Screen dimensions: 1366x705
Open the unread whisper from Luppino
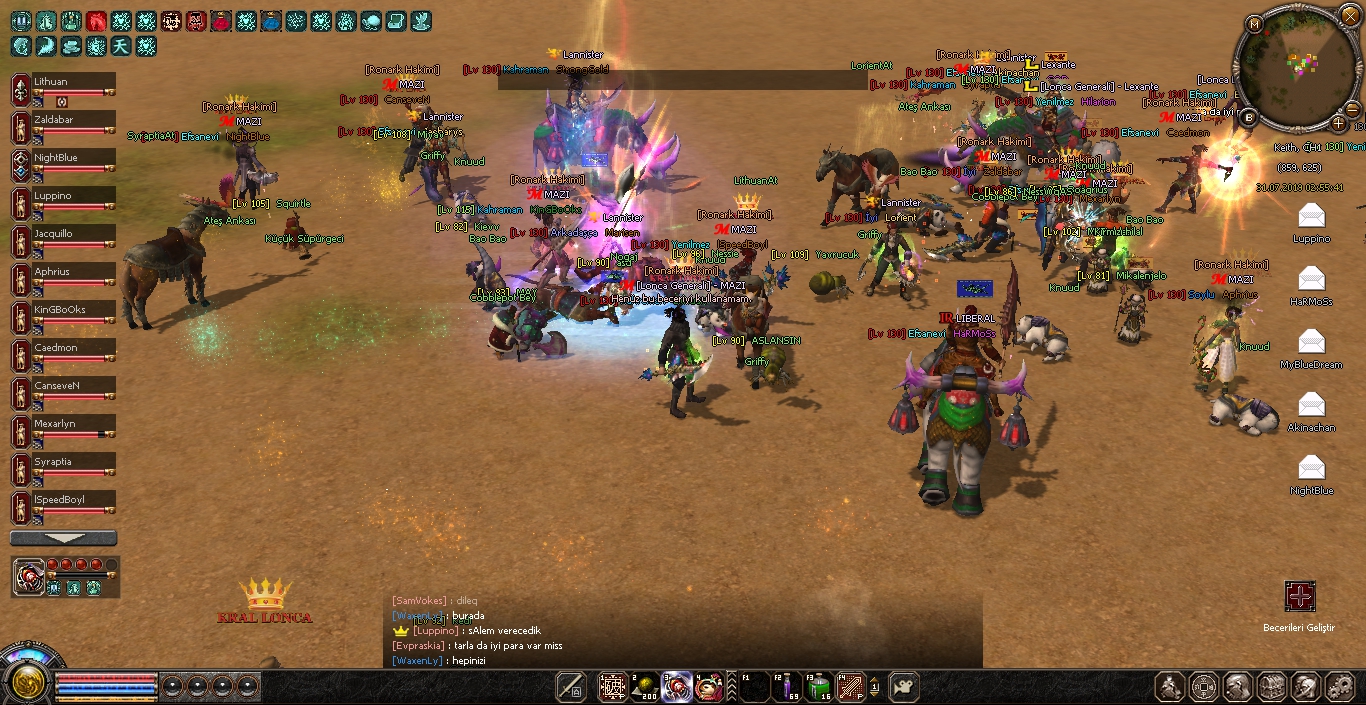[1310, 217]
